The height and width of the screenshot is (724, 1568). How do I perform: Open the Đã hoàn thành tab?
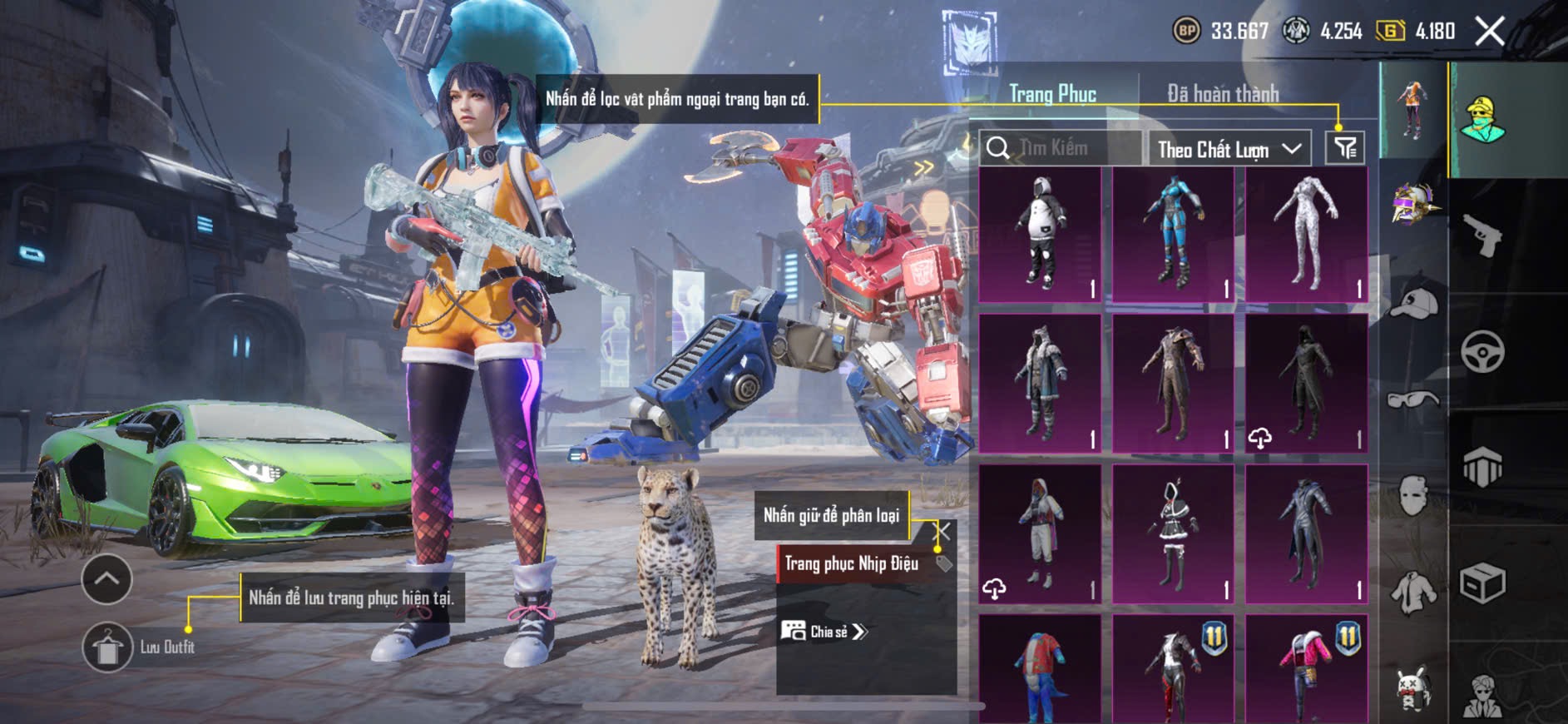point(1222,94)
